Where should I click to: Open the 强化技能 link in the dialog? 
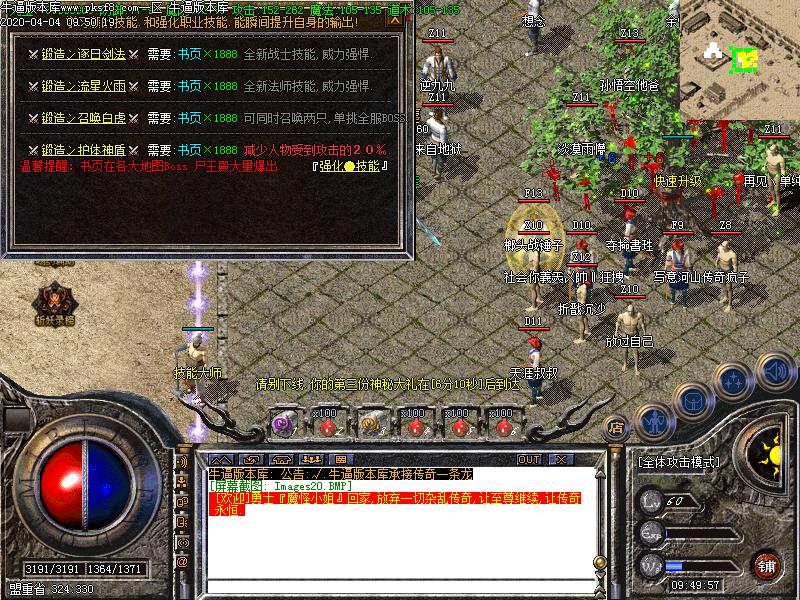349,166
